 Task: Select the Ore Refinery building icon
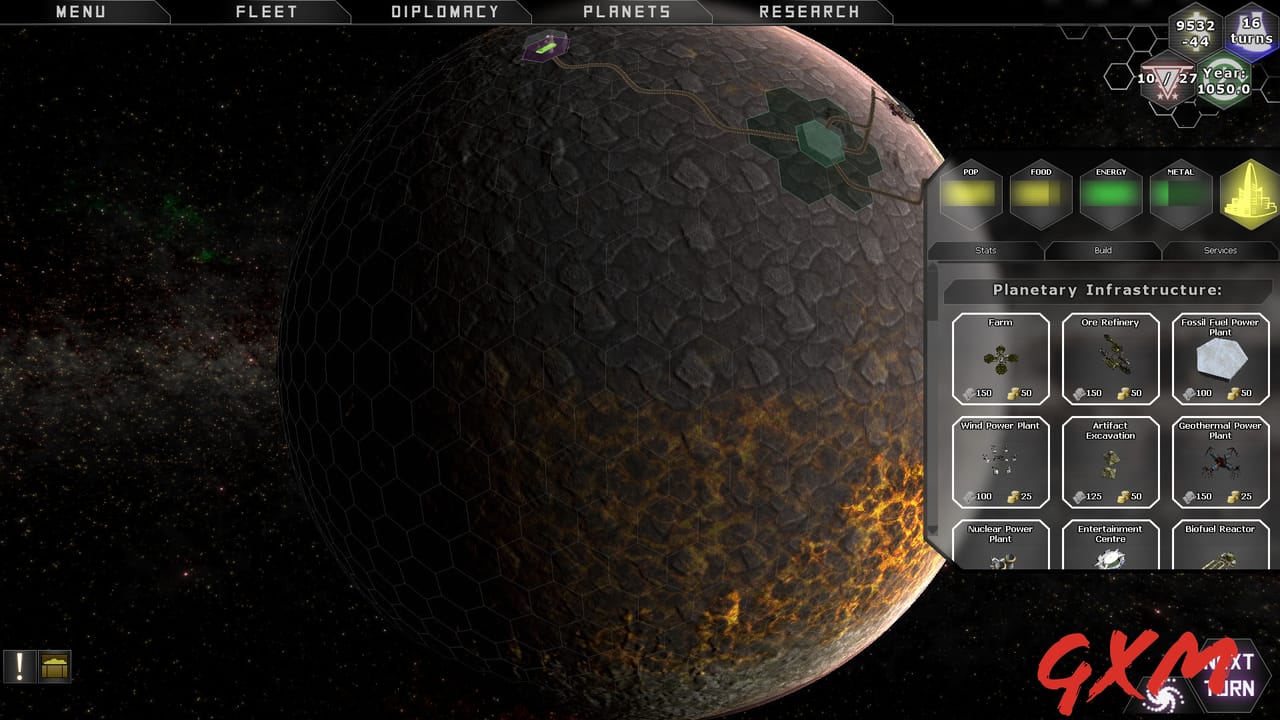[1110, 360]
